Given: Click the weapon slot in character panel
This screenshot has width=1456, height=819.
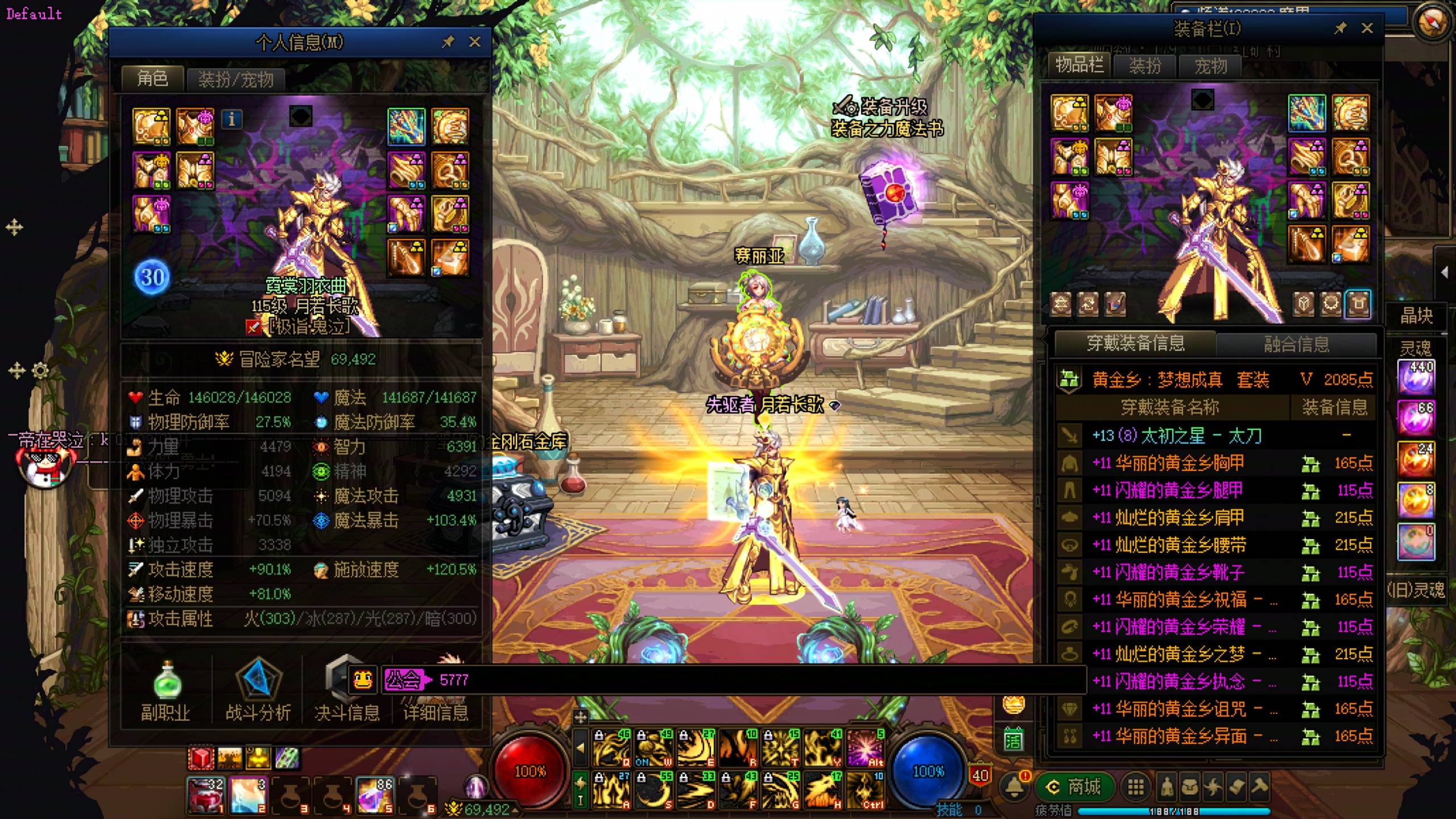Looking at the screenshot, I should tap(406, 126).
